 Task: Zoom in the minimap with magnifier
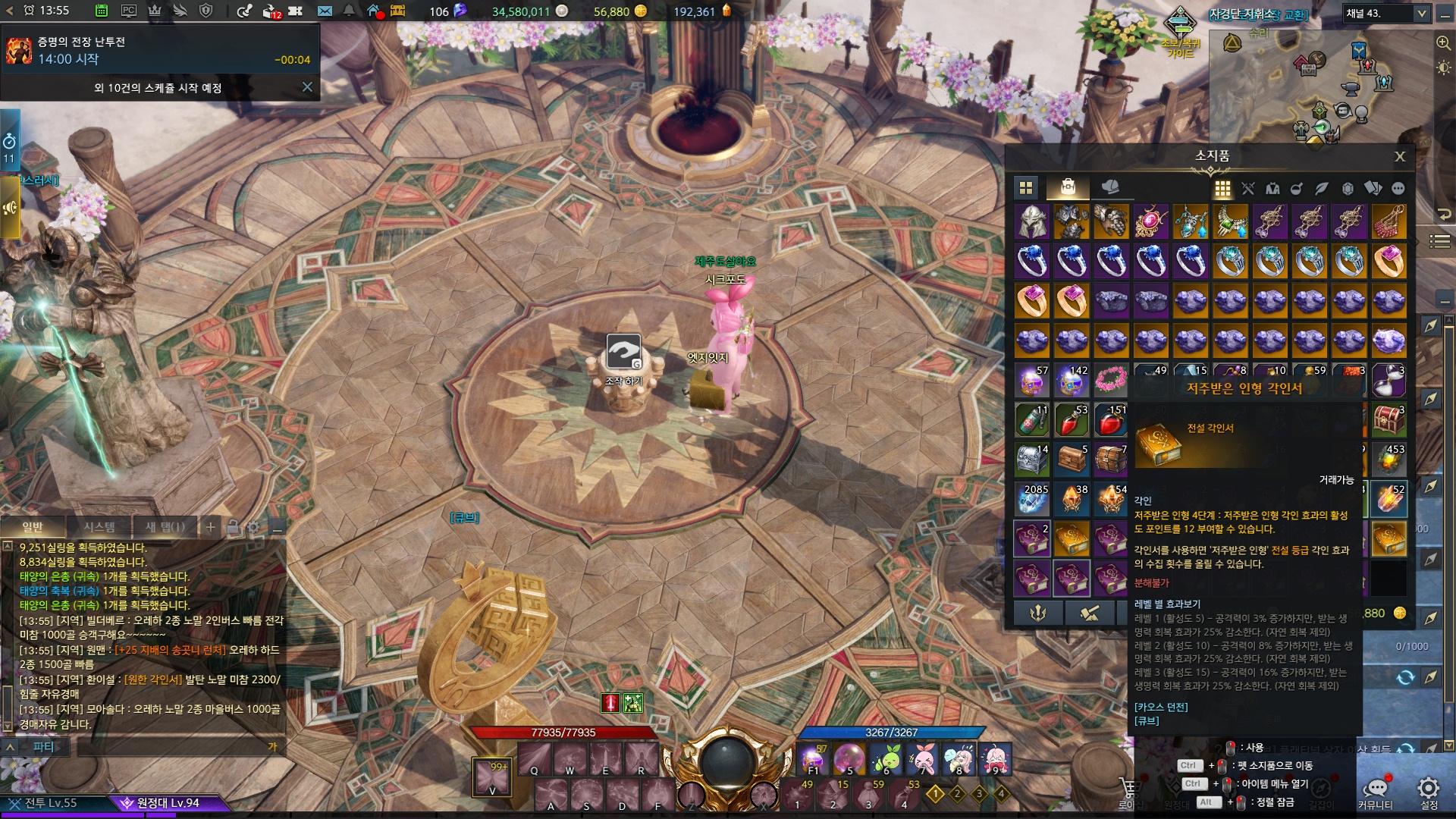click(x=1443, y=43)
